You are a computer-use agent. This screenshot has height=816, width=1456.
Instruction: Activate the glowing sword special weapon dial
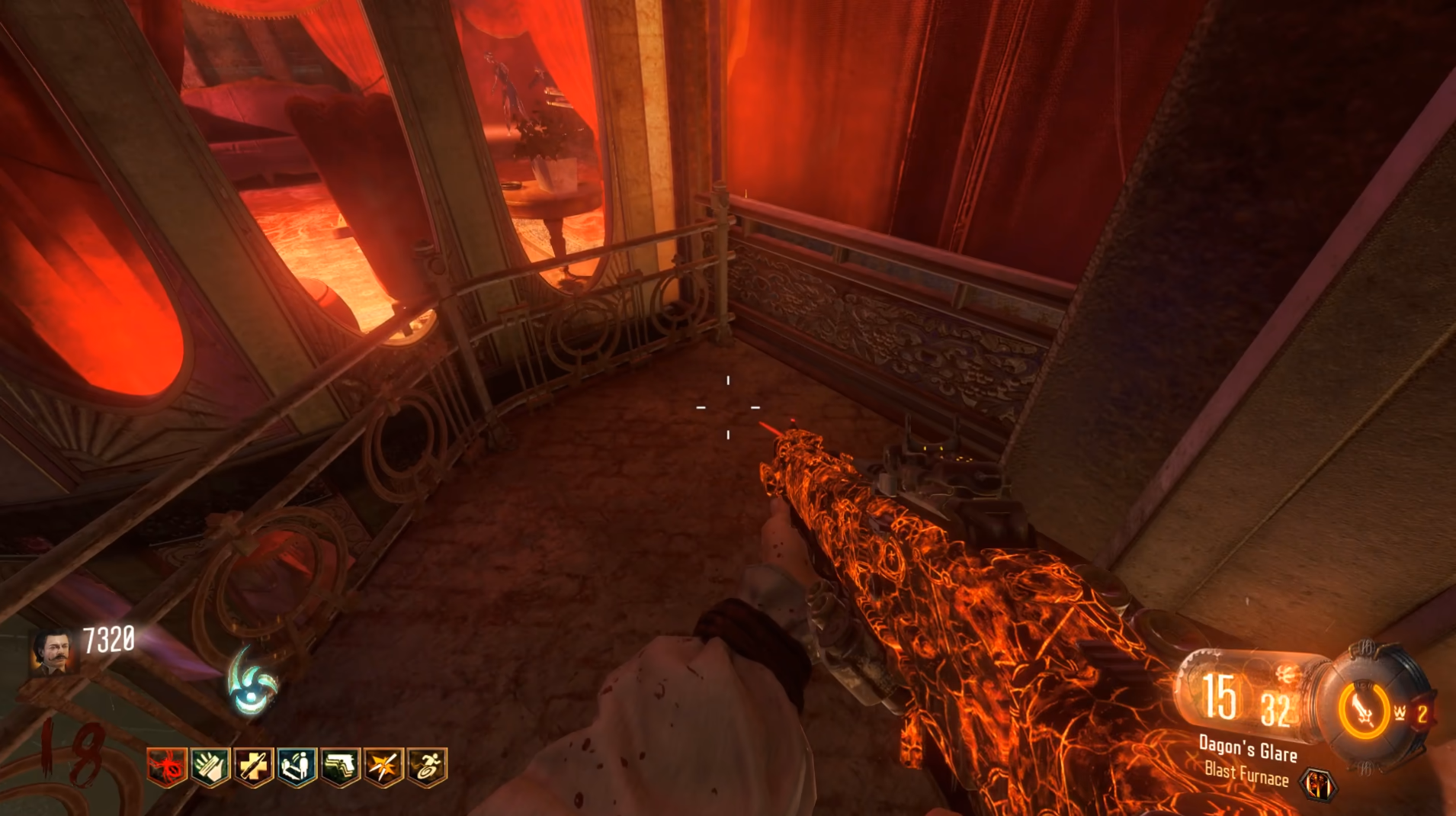1364,711
